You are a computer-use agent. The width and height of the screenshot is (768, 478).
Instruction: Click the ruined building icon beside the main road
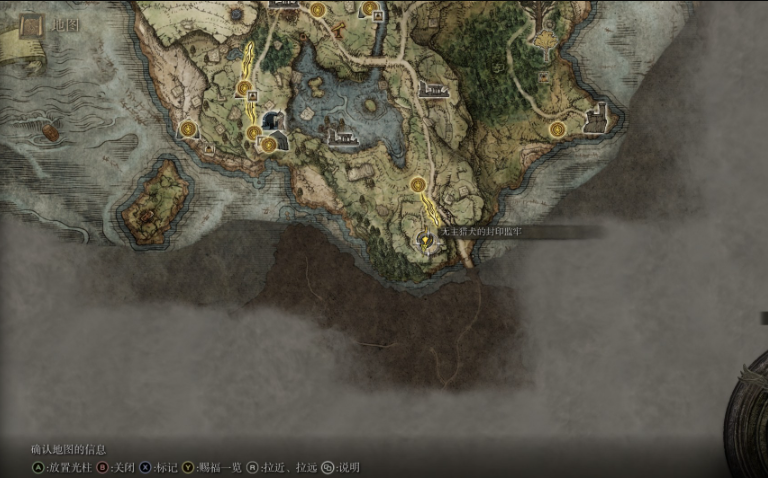pyautogui.click(x=434, y=90)
